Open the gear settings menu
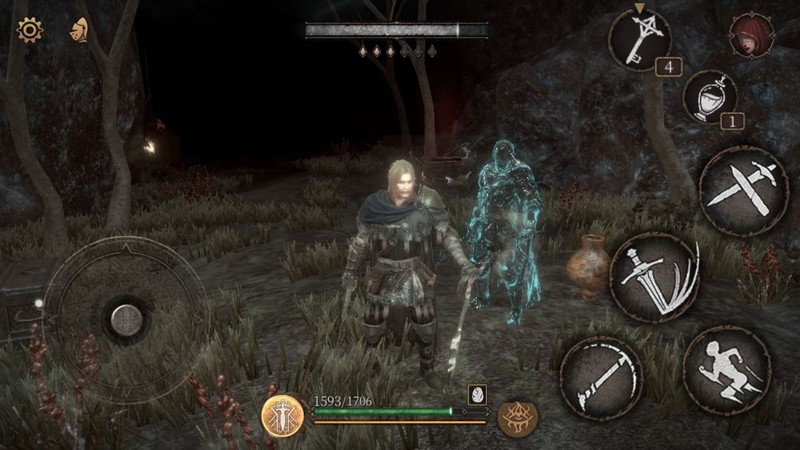This screenshot has width=800, height=450. tap(29, 30)
